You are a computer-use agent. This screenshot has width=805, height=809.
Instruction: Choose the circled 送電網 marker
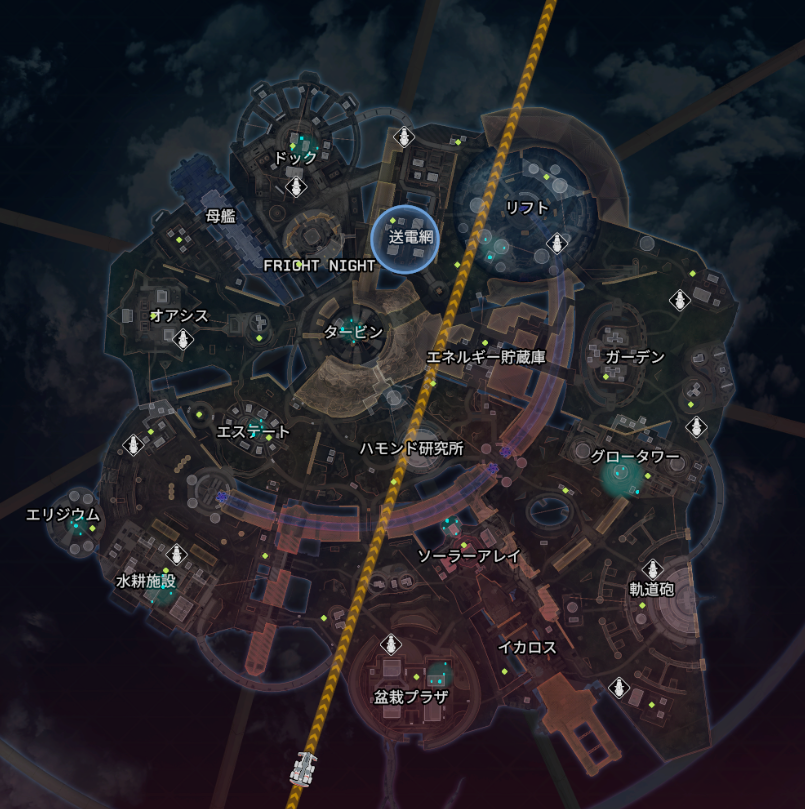point(410,238)
